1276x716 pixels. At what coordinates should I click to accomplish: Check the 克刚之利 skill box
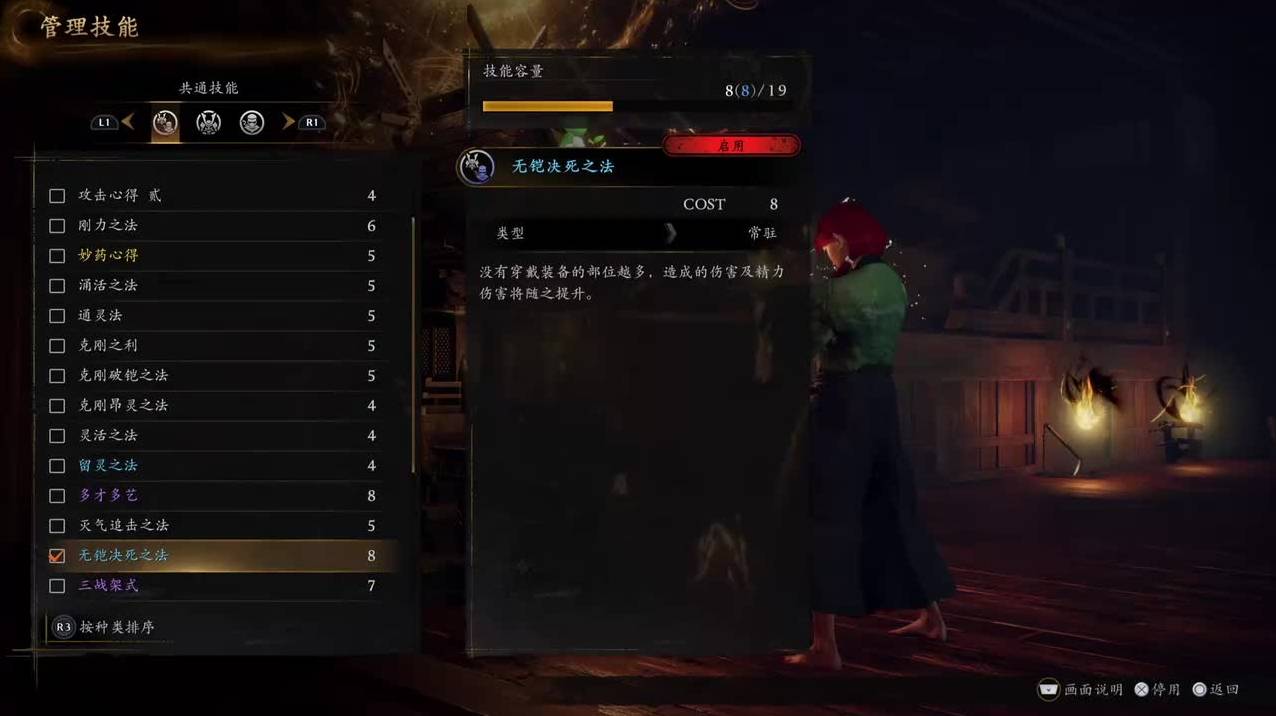[x=57, y=346]
